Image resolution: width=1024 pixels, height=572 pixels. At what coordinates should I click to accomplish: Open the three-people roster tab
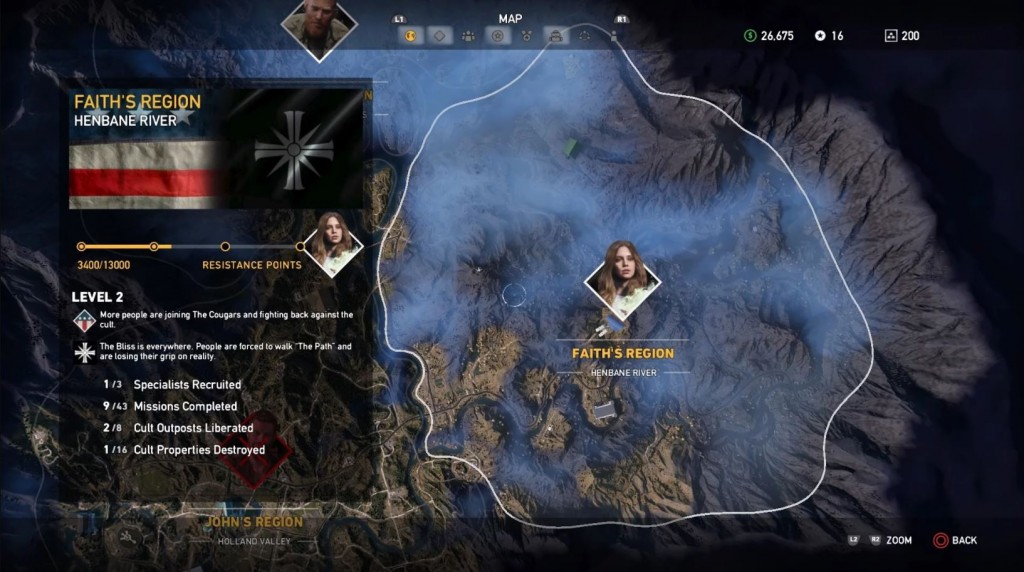468,36
